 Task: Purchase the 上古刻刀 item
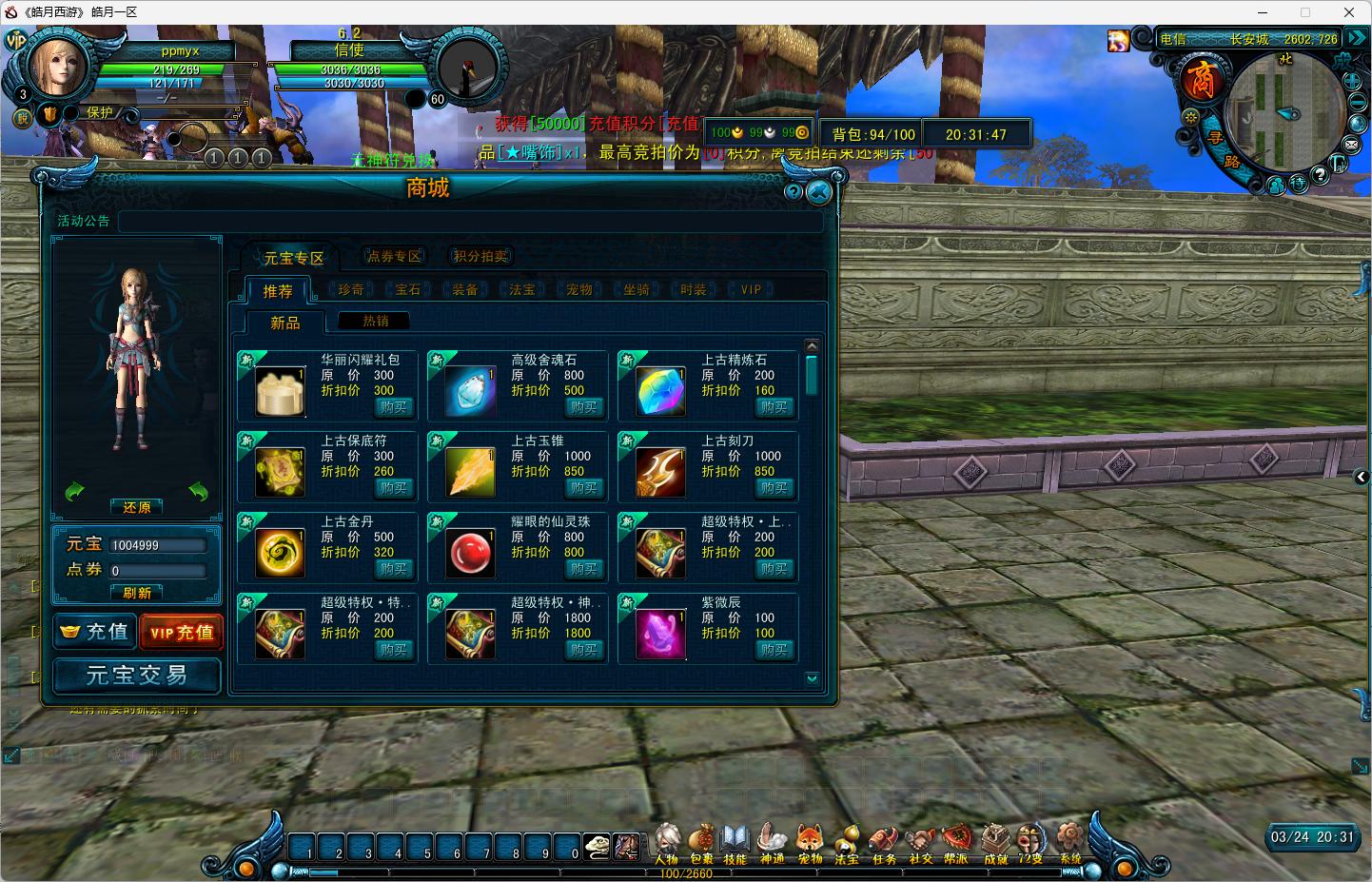(774, 488)
